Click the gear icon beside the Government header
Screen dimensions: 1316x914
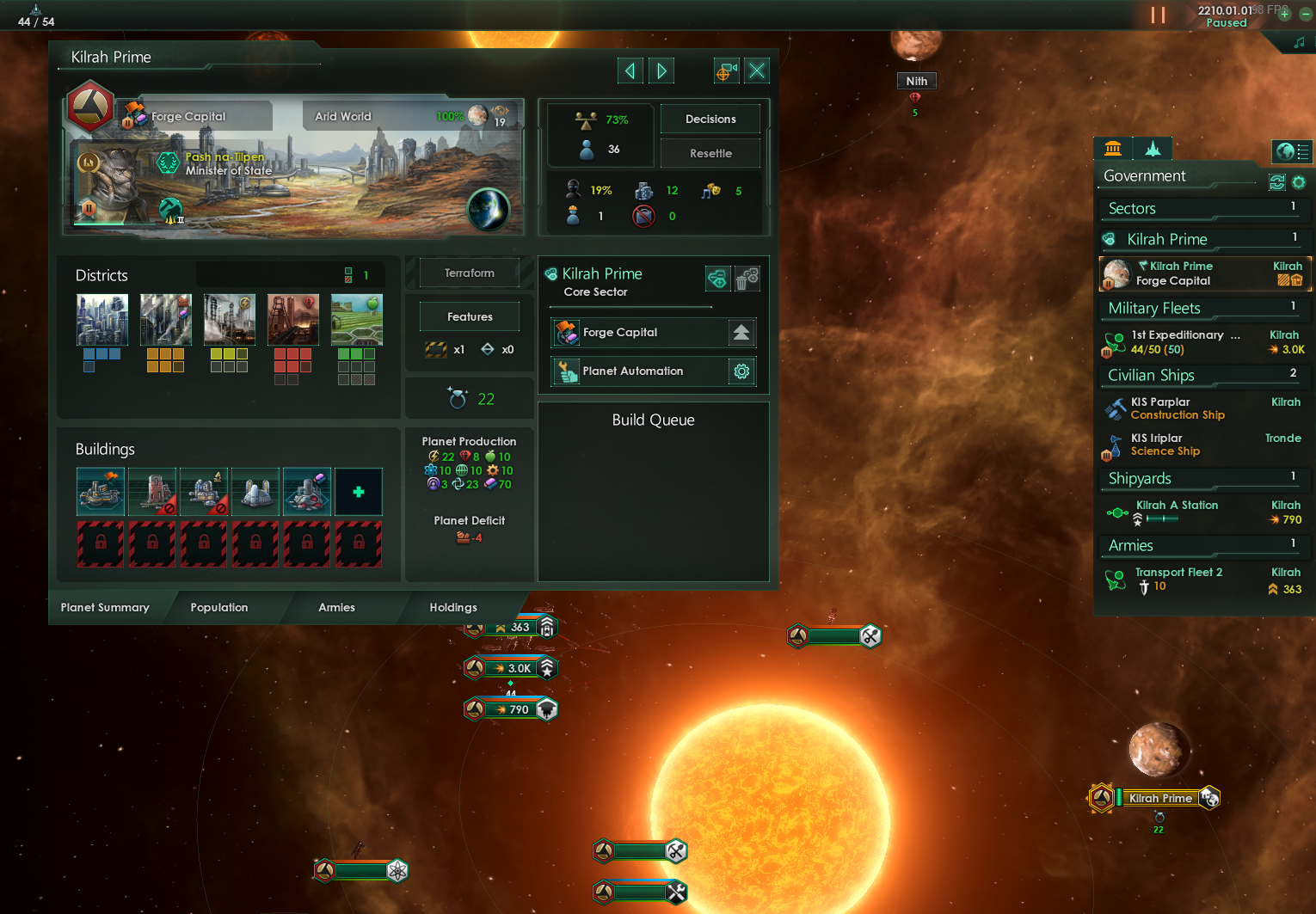(1299, 182)
